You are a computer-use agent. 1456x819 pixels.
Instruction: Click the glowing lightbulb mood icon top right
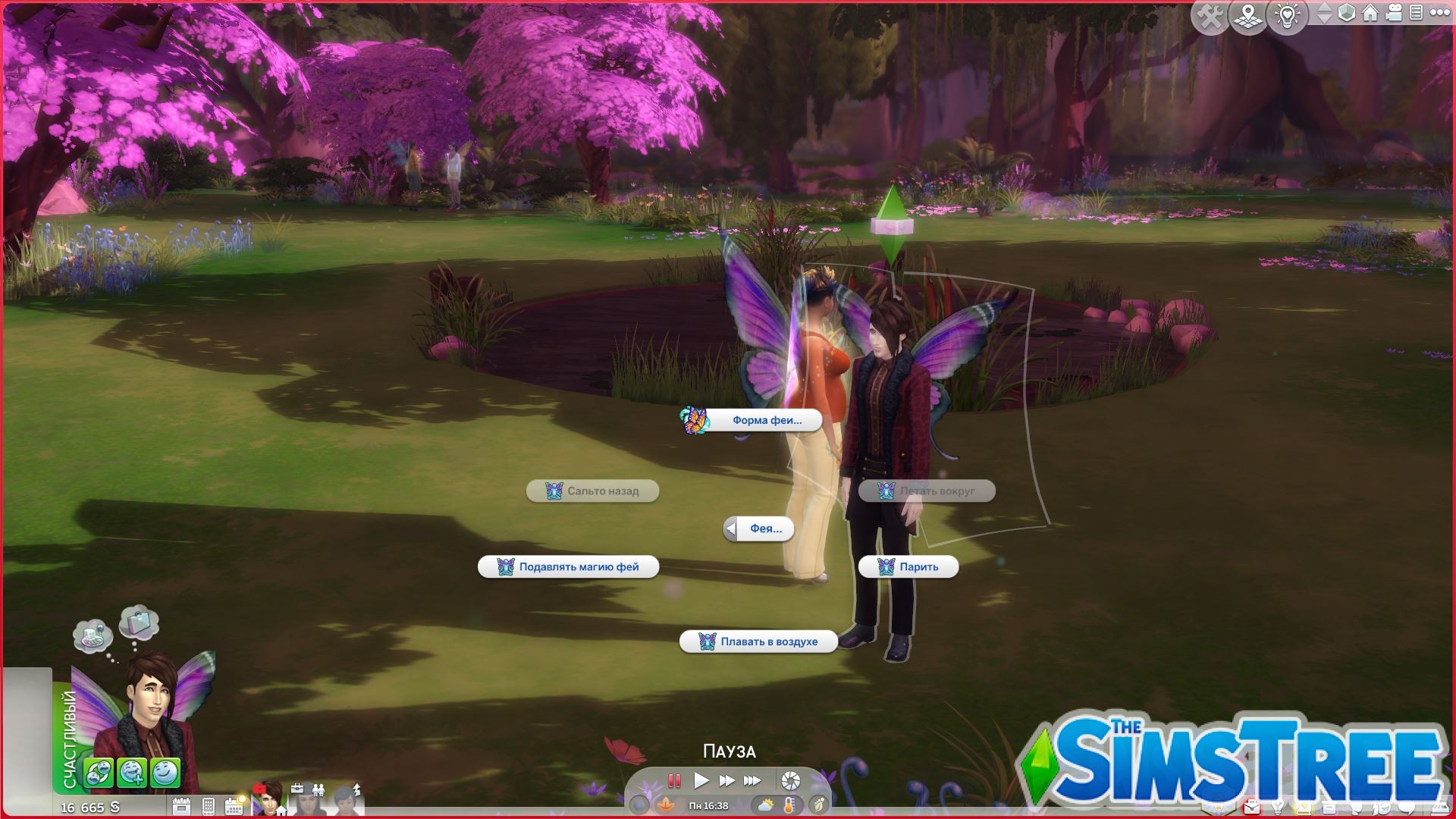point(1287,14)
